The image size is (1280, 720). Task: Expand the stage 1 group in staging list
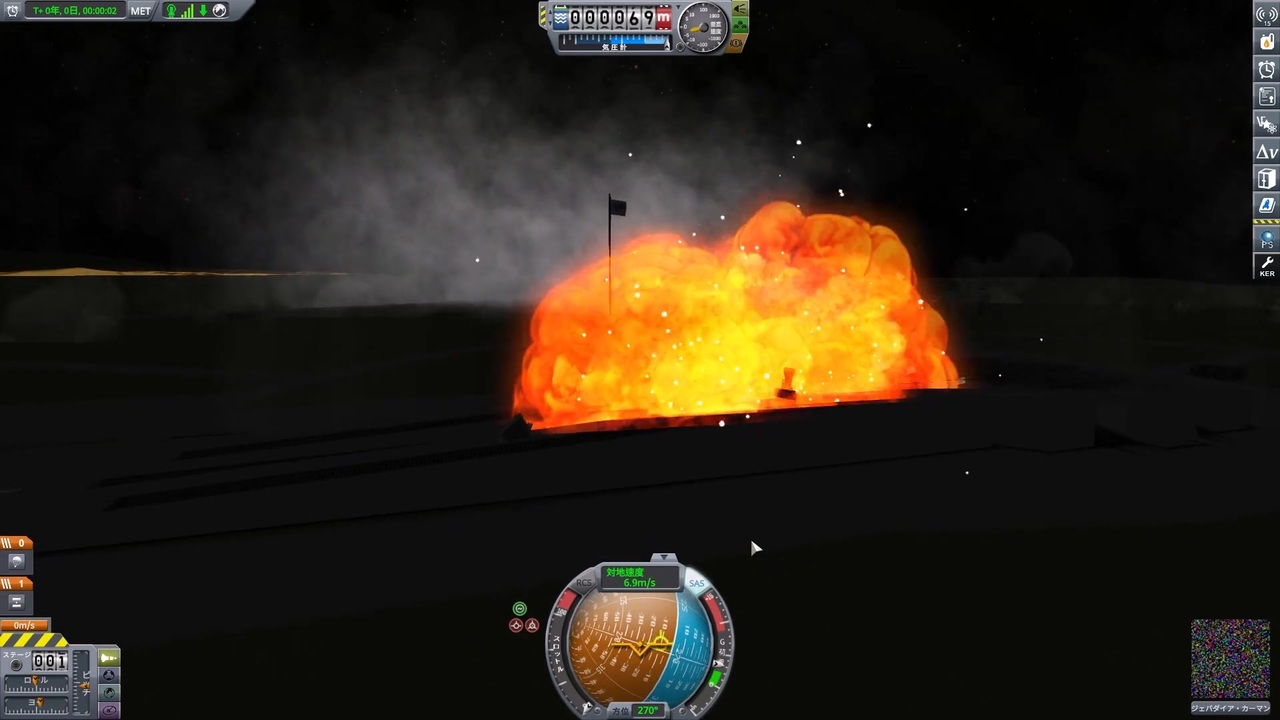[16, 584]
